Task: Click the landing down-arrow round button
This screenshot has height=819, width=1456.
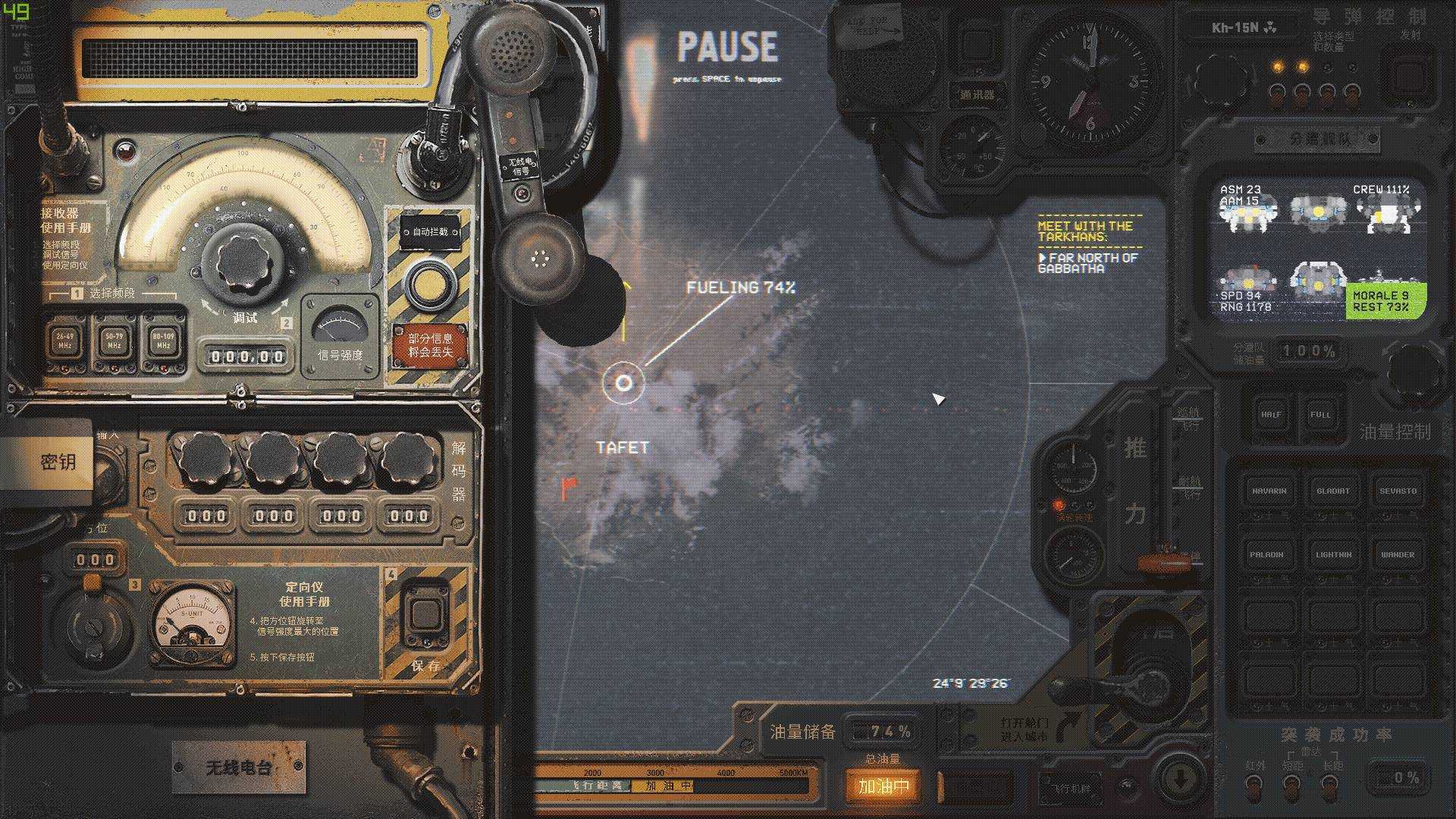Action: coord(1180,777)
